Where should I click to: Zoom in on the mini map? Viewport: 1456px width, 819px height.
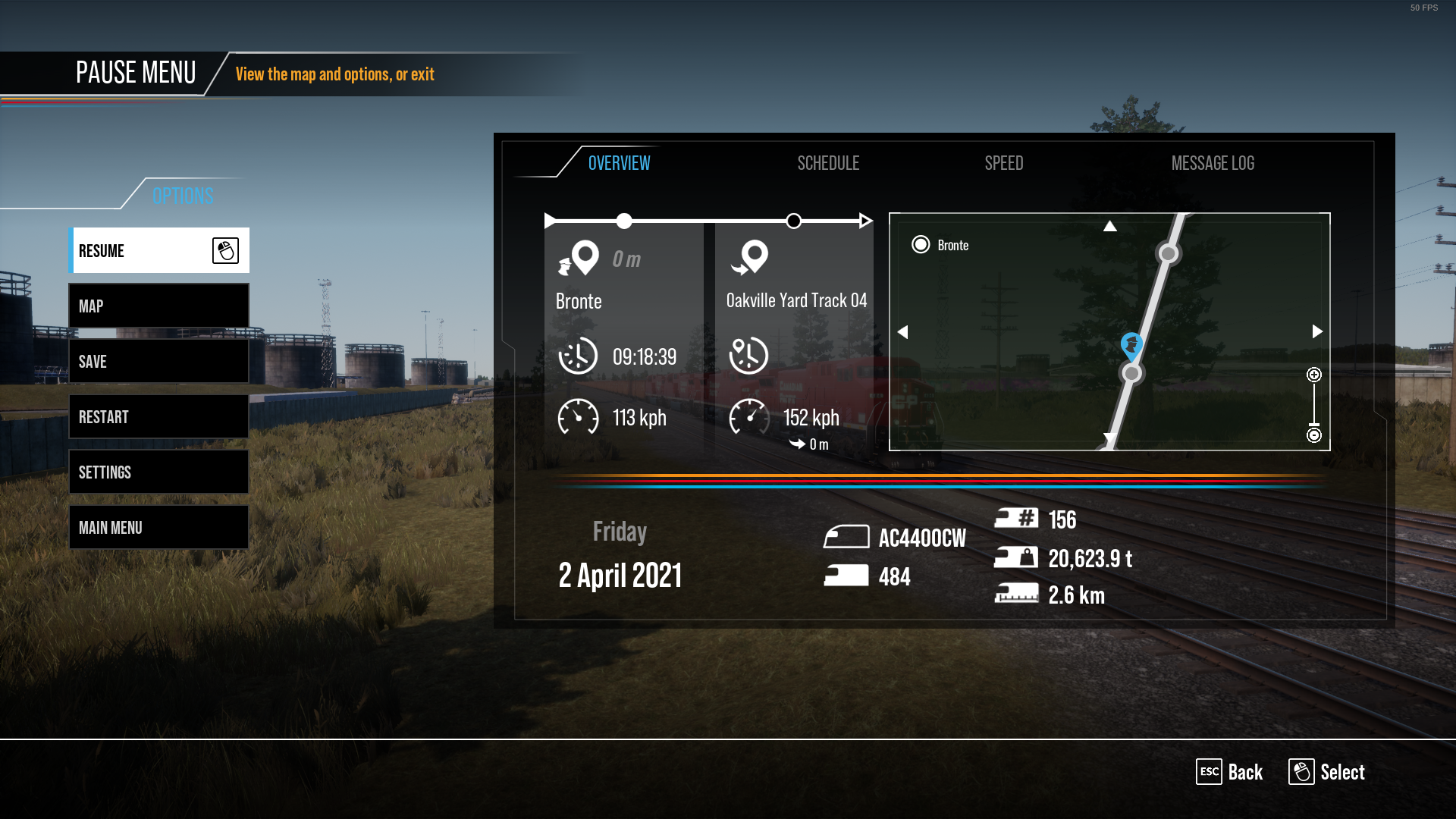coord(1314,375)
